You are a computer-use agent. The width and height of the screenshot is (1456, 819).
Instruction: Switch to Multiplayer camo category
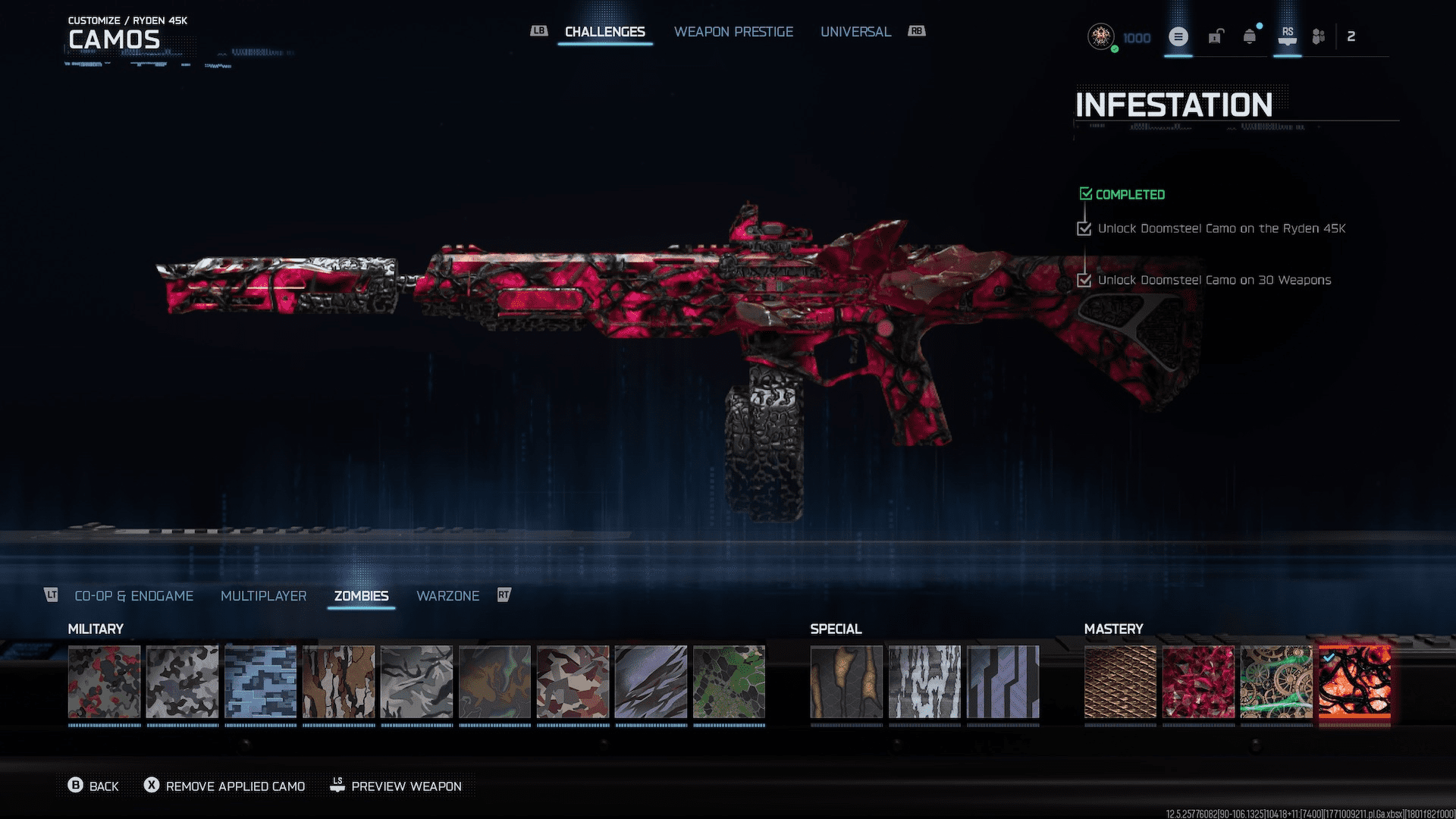[x=263, y=596]
